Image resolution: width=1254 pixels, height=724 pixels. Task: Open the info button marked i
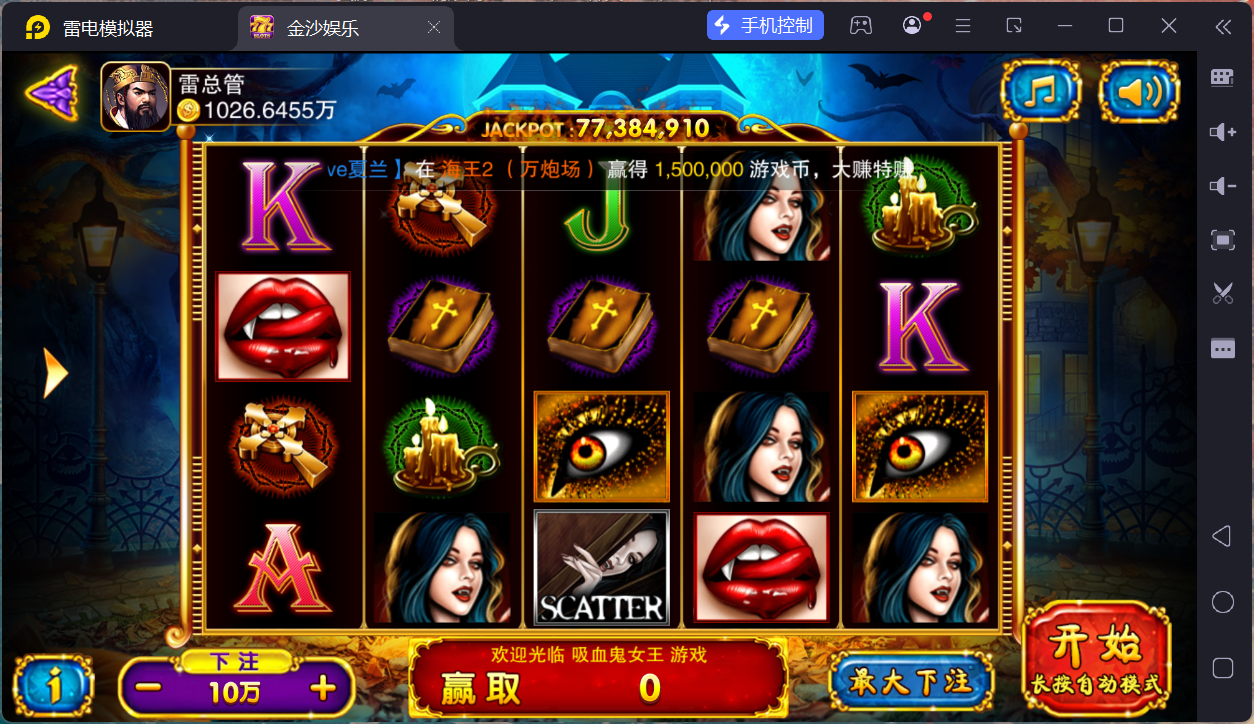(55, 686)
